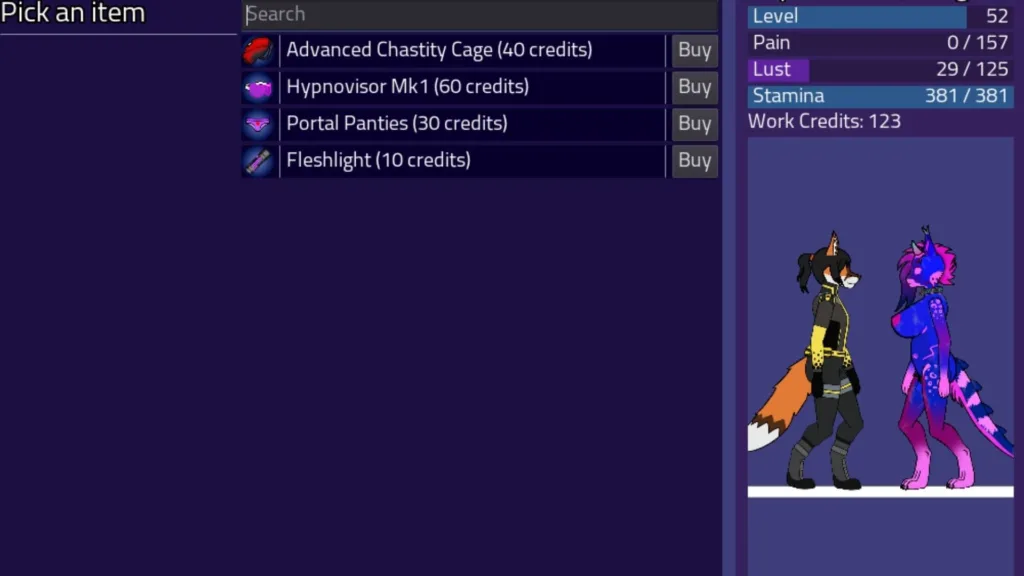Screen dimensions: 1024x576
Task: Buy the Portal Panties item
Action: coord(694,124)
